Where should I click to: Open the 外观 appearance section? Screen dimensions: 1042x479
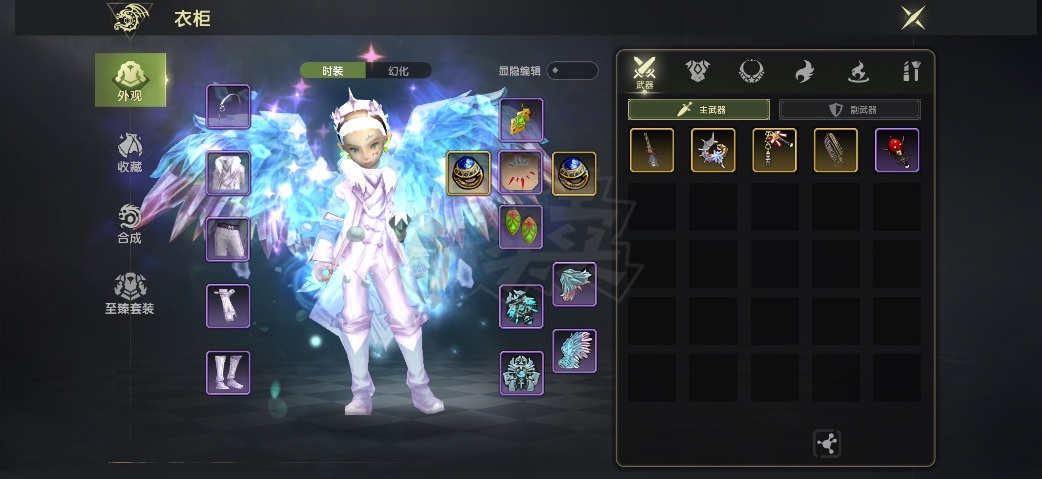point(130,80)
